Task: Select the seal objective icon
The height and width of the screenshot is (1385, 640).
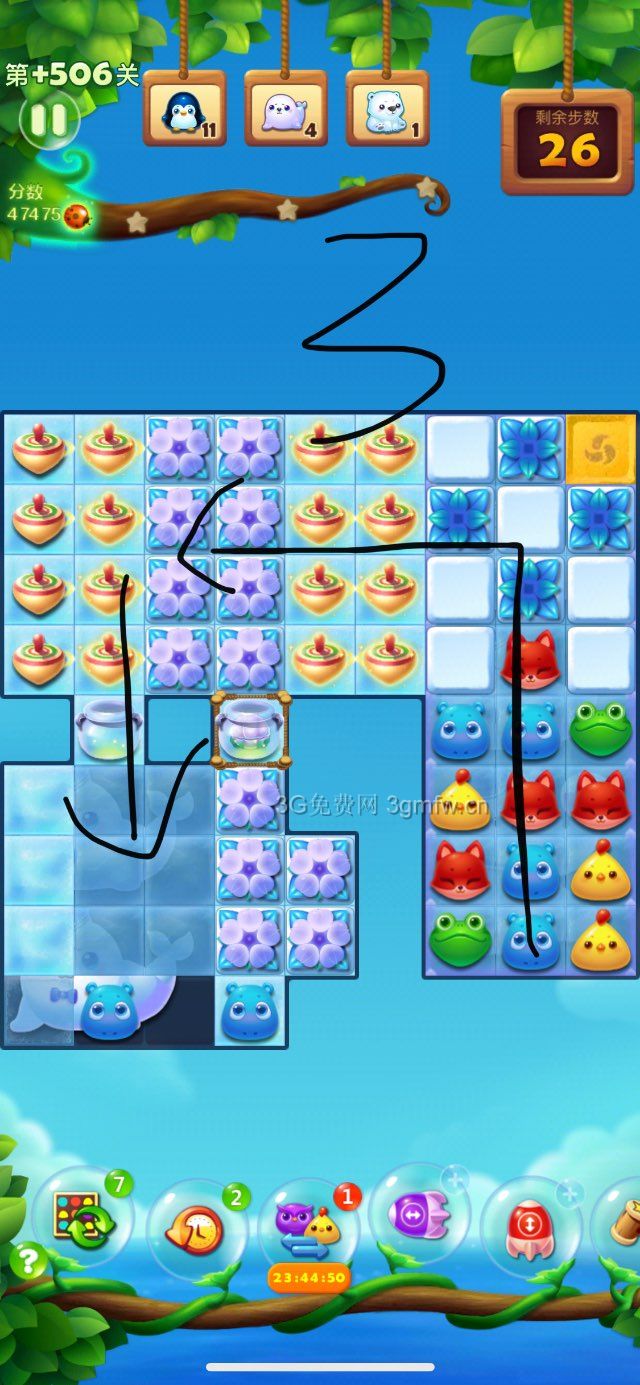Action: pyautogui.click(x=285, y=108)
